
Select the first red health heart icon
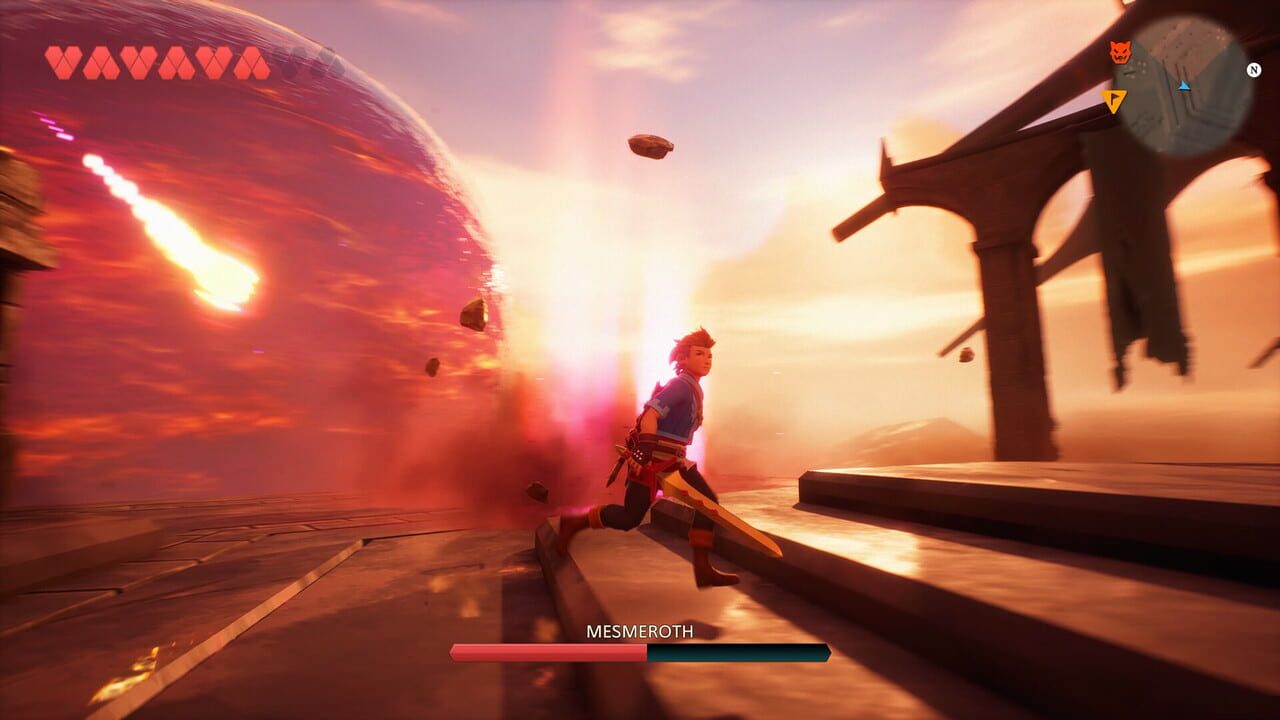(x=62, y=55)
